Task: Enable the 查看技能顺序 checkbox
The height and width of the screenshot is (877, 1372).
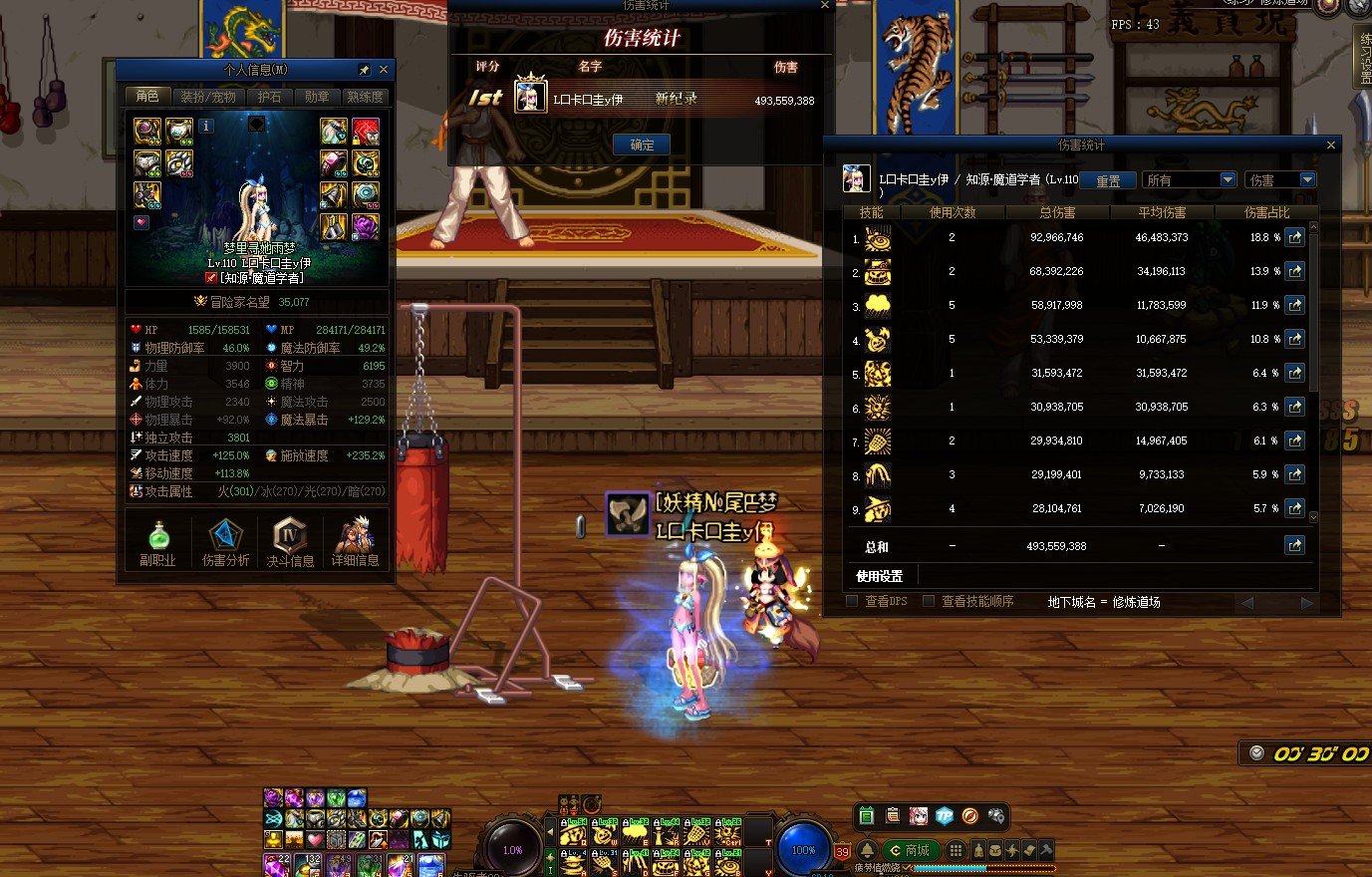Action: pos(929,601)
